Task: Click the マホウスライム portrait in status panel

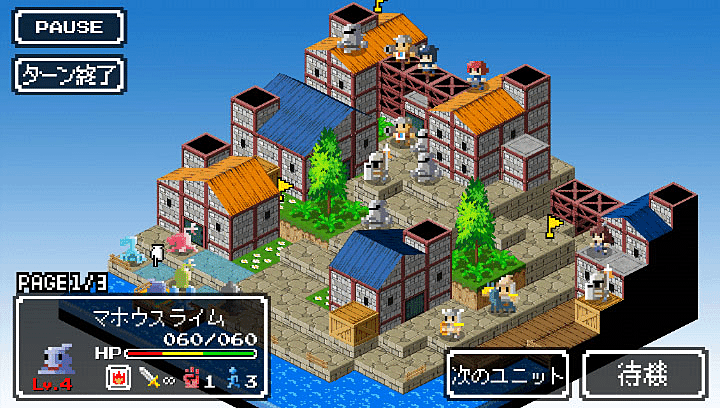Action: click(x=53, y=358)
